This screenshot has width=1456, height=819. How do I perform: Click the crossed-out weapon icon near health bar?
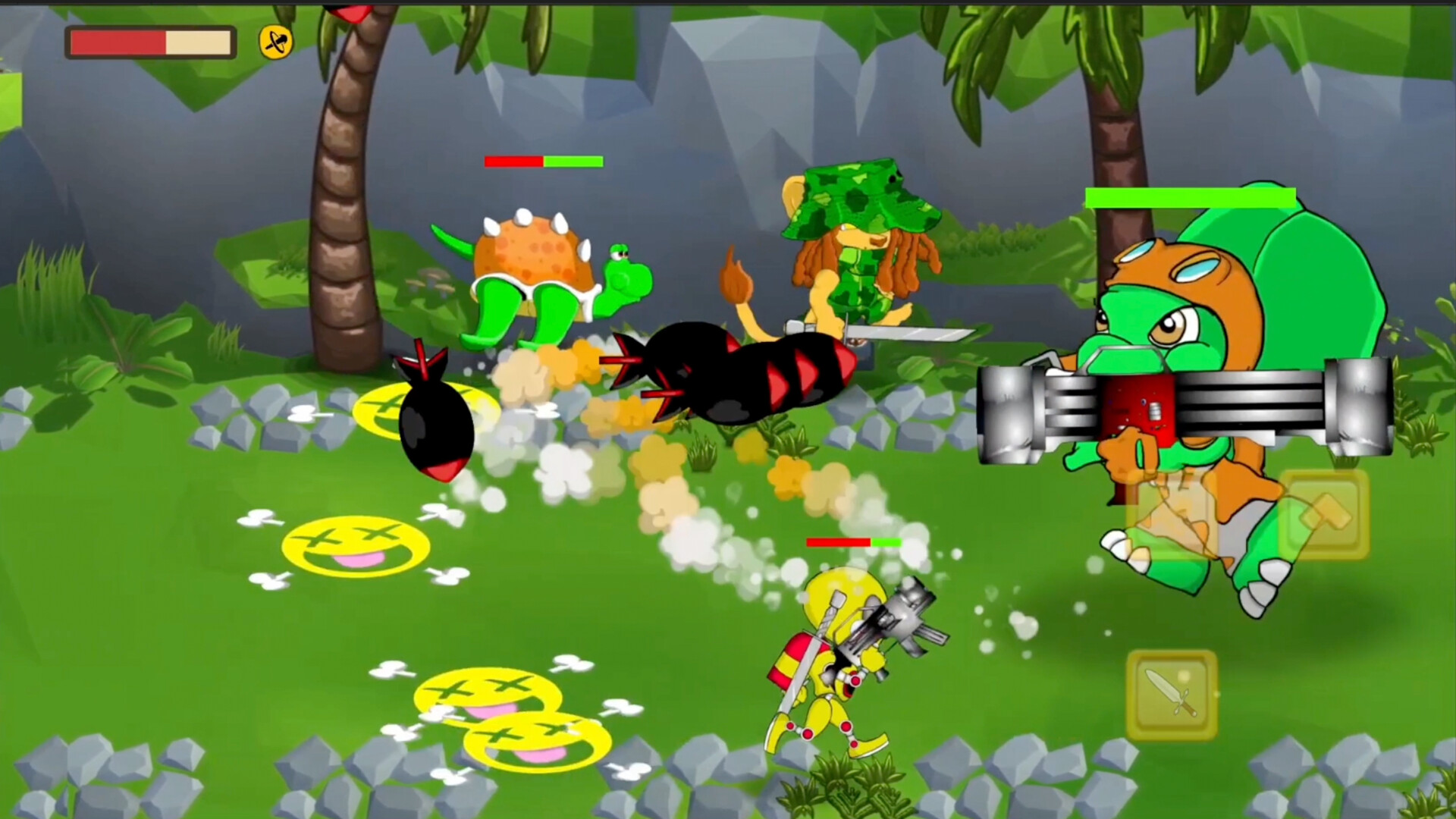click(x=275, y=43)
